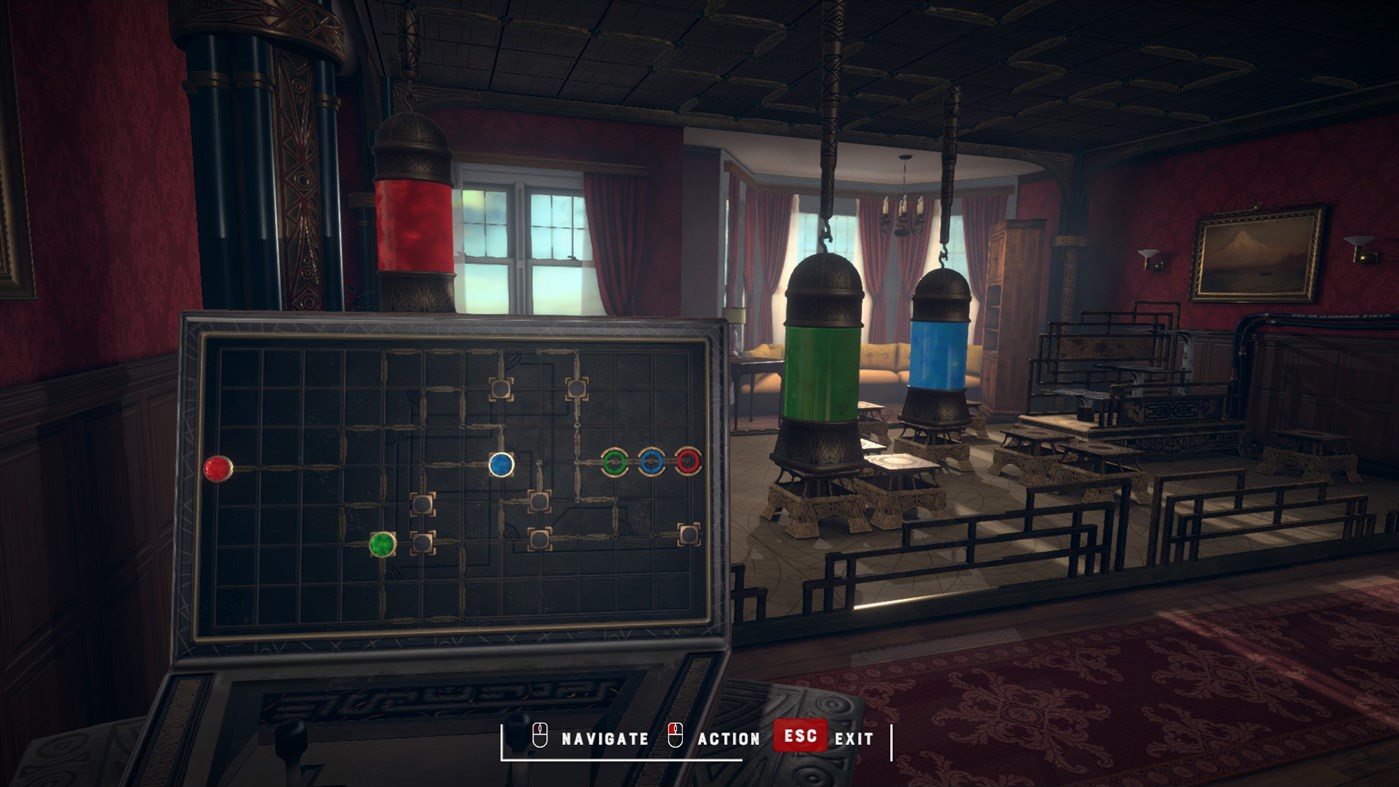The image size is (1399, 787).
Task: Click the square connector beside the green node
Action: pos(422,541)
